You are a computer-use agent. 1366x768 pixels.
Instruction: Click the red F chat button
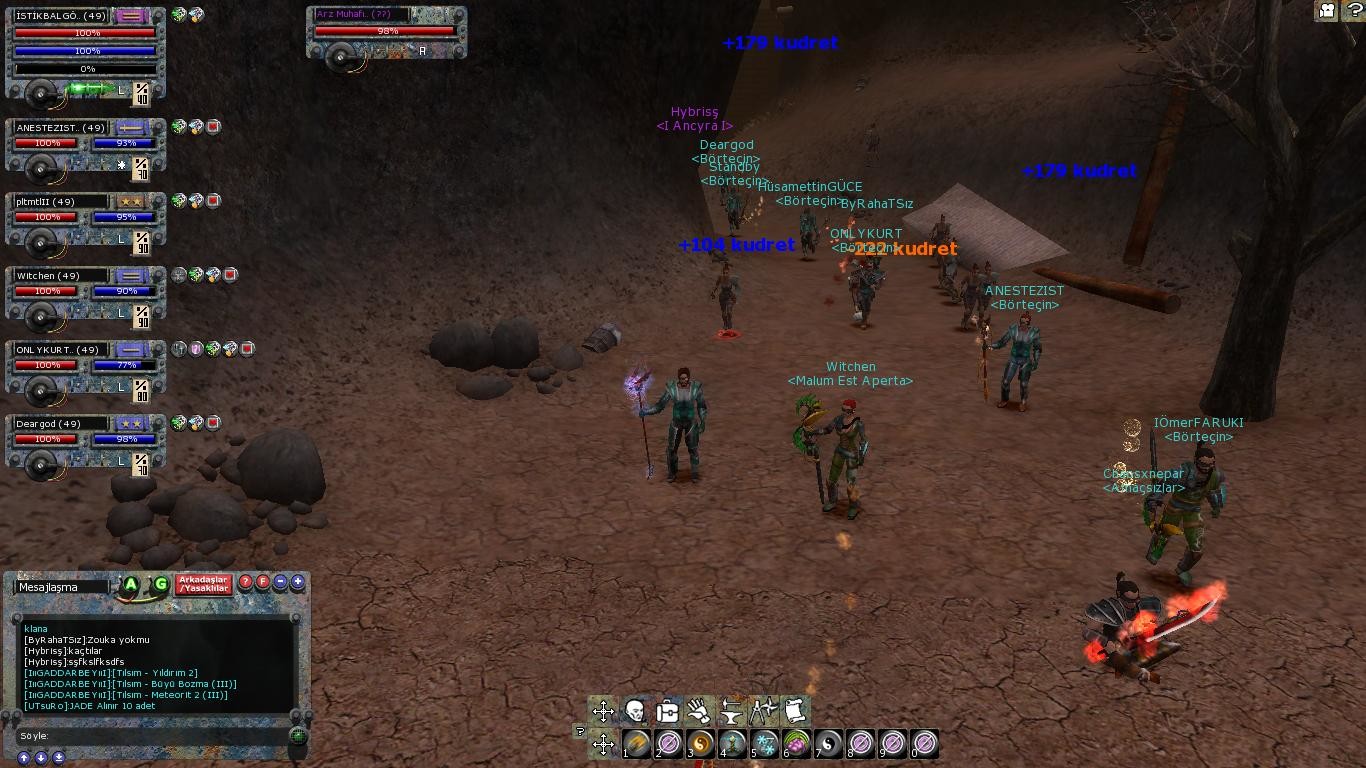pyautogui.click(x=264, y=582)
